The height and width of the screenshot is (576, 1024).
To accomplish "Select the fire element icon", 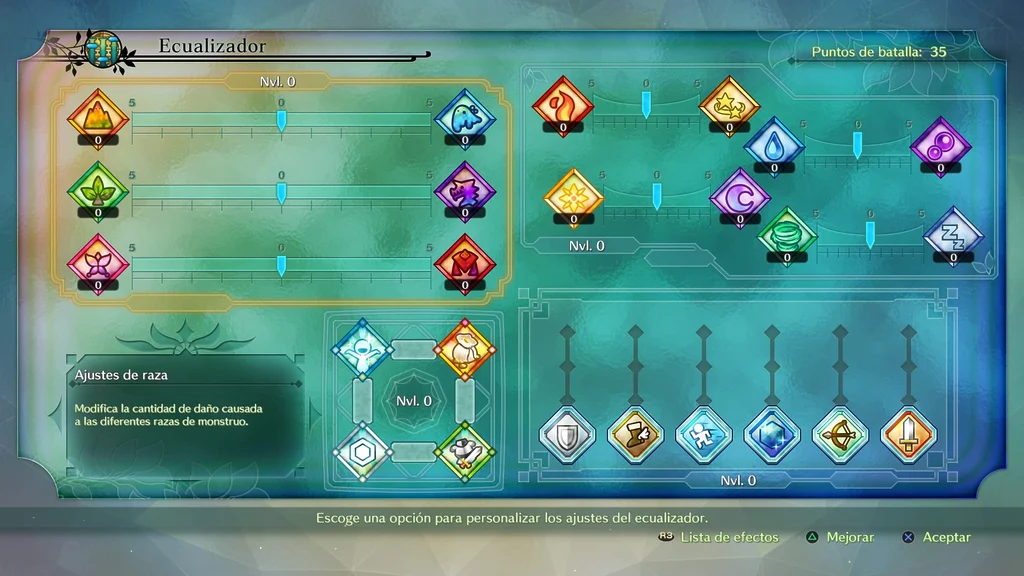I will point(563,105).
